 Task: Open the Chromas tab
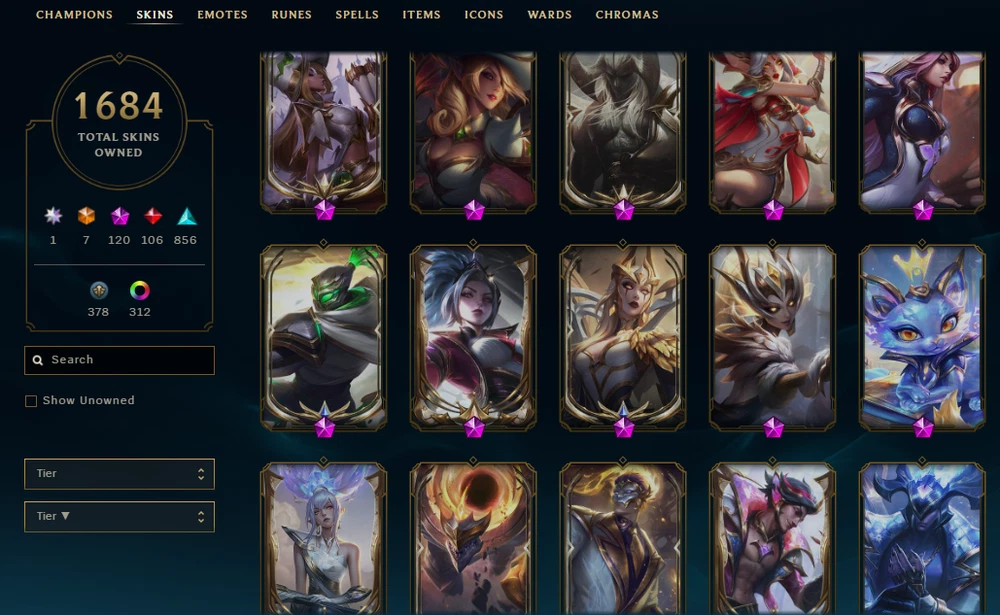pyautogui.click(x=627, y=15)
